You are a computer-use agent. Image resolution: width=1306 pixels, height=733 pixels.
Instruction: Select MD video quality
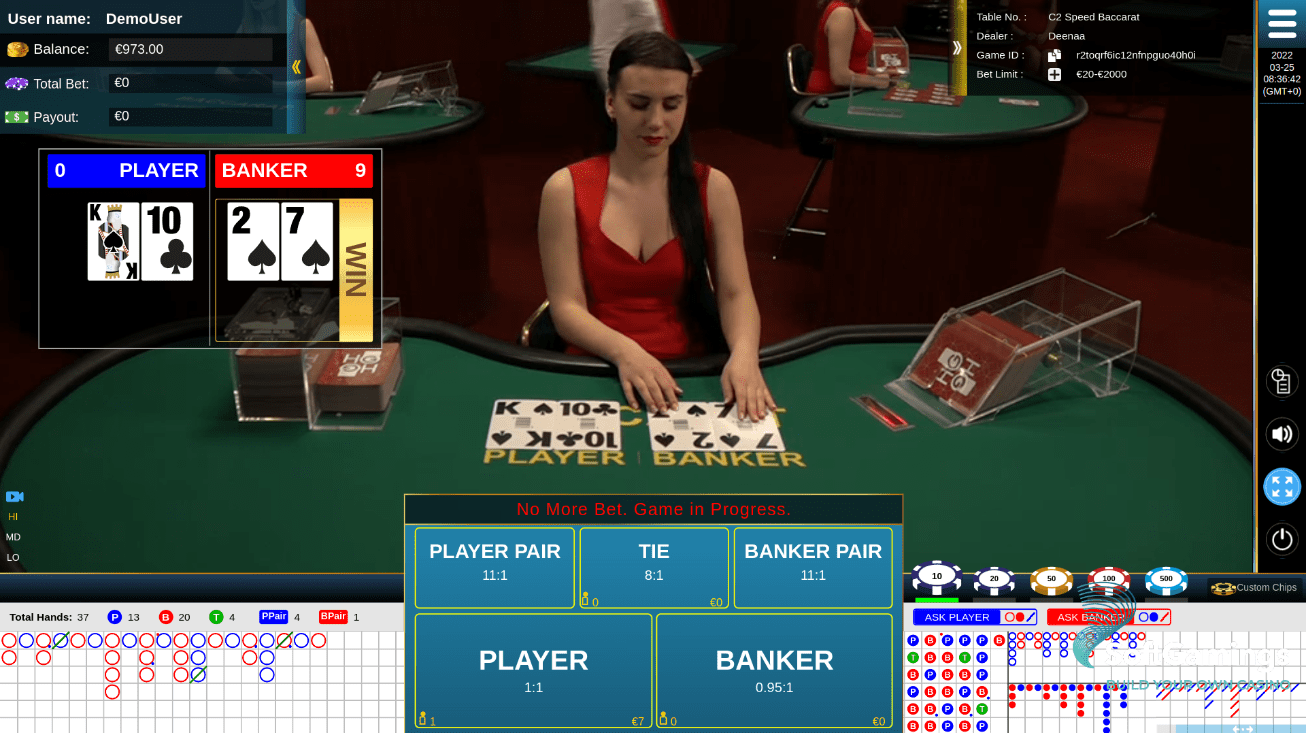(13, 537)
